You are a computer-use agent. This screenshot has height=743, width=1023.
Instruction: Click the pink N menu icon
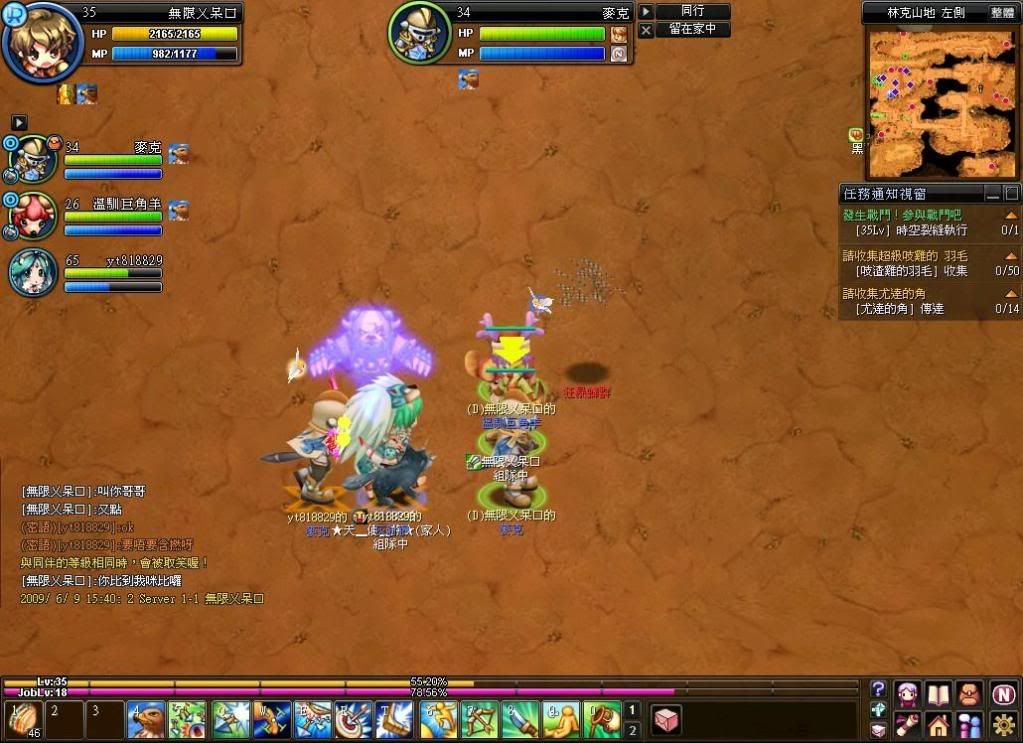[1005, 694]
